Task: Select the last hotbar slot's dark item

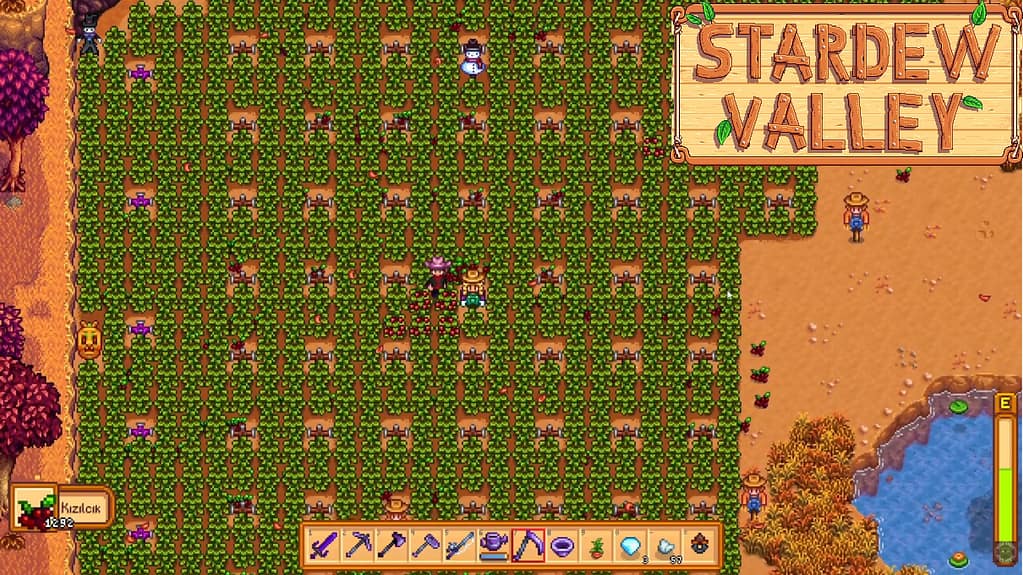Action: pos(698,545)
